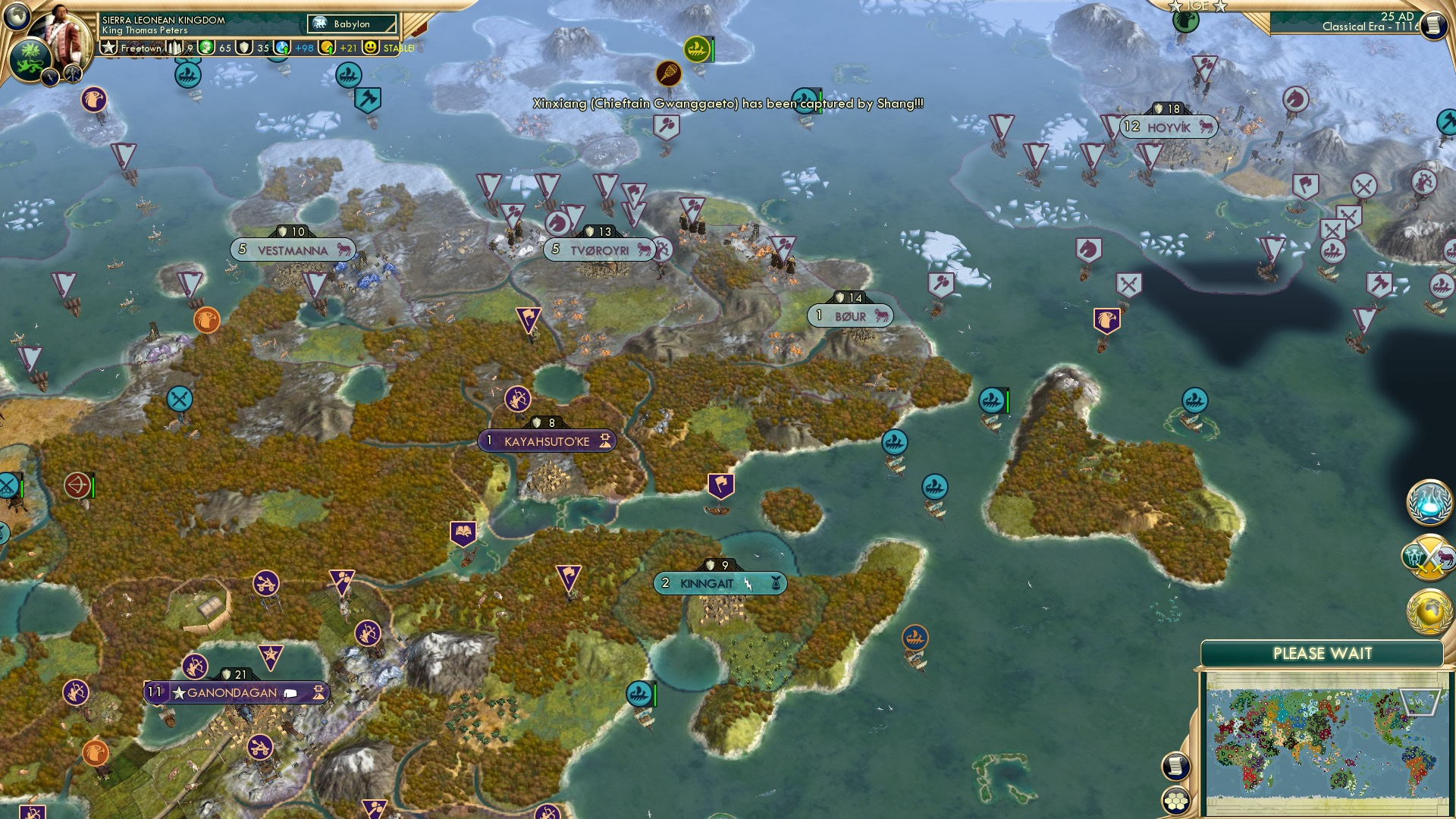The height and width of the screenshot is (819, 1456).
Task: Click the happiness smiley showing STABLE
Action: click(x=369, y=48)
